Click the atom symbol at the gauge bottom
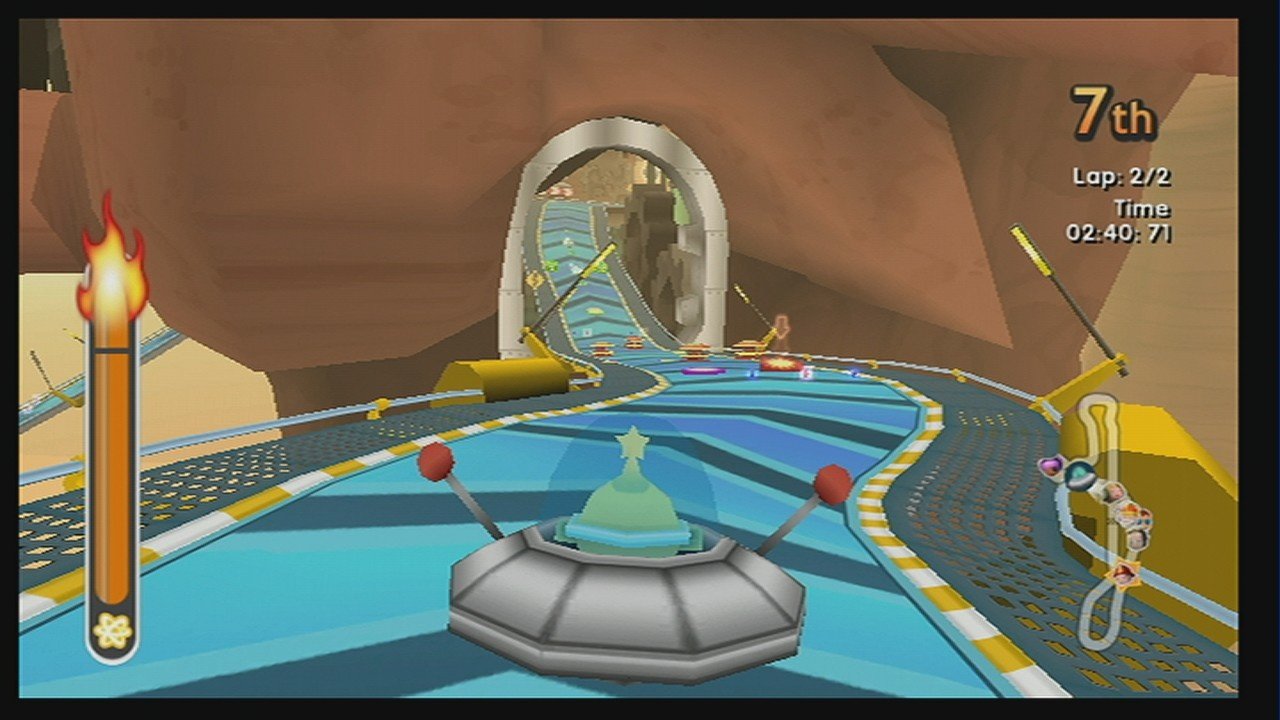This screenshot has width=1280, height=720. pos(110,630)
